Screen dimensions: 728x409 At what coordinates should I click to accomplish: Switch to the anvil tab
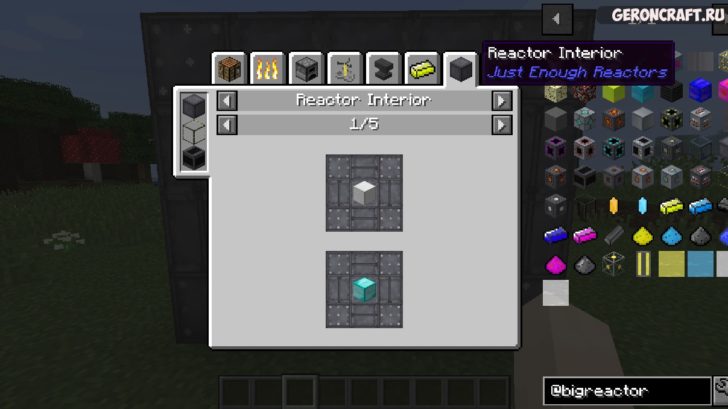tap(382, 69)
